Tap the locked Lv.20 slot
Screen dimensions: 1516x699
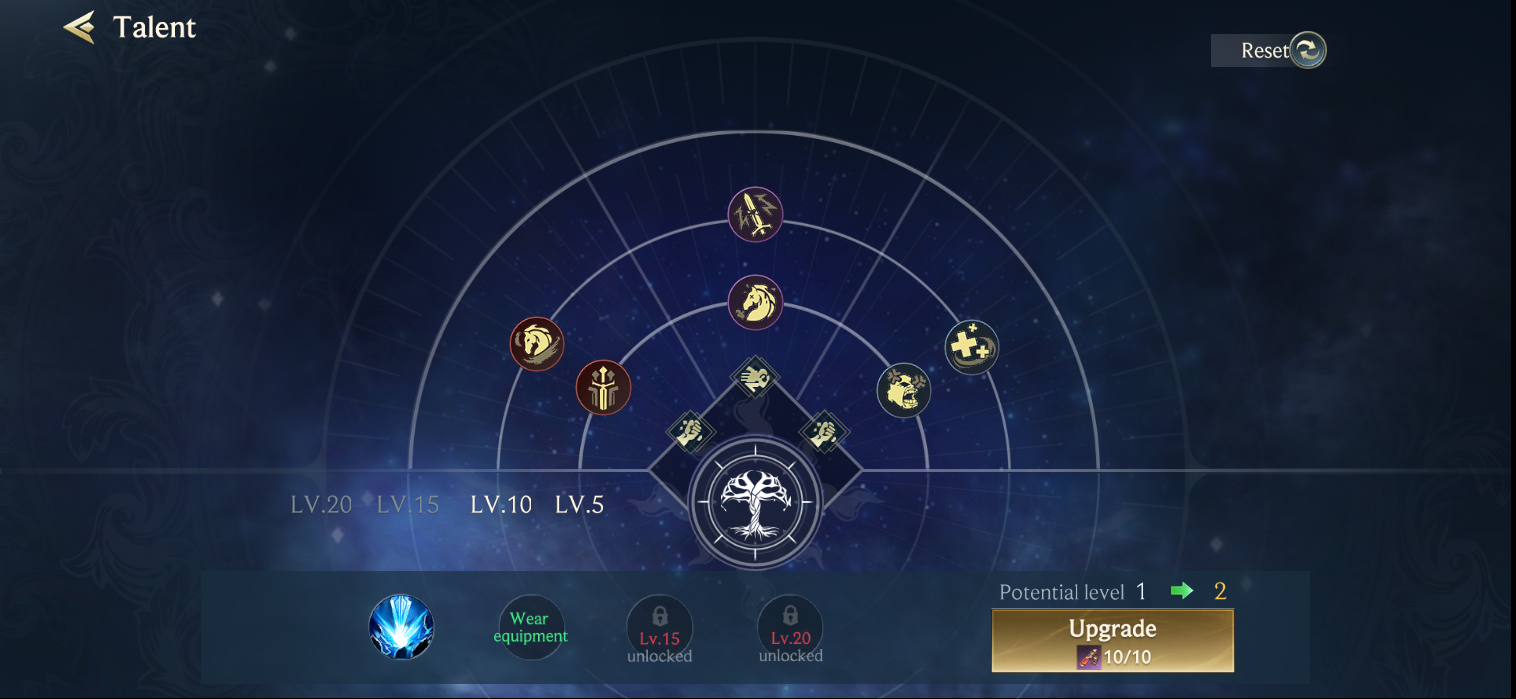click(790, 627)
